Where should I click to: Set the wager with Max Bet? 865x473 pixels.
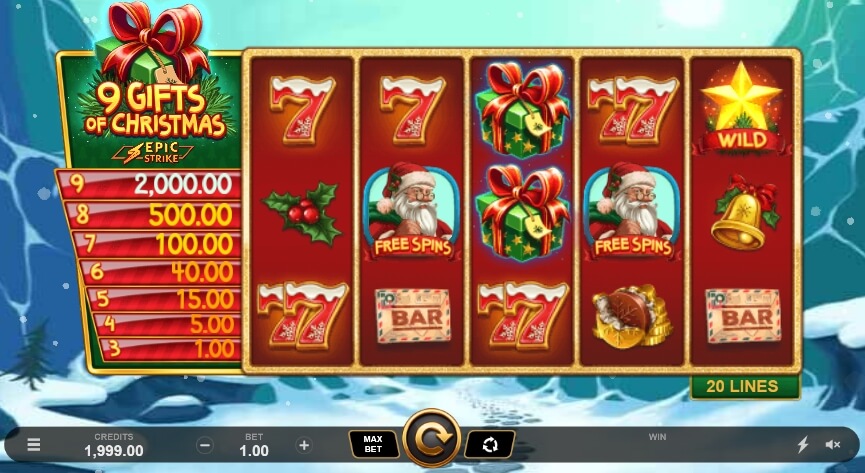[x=373, y=443]
